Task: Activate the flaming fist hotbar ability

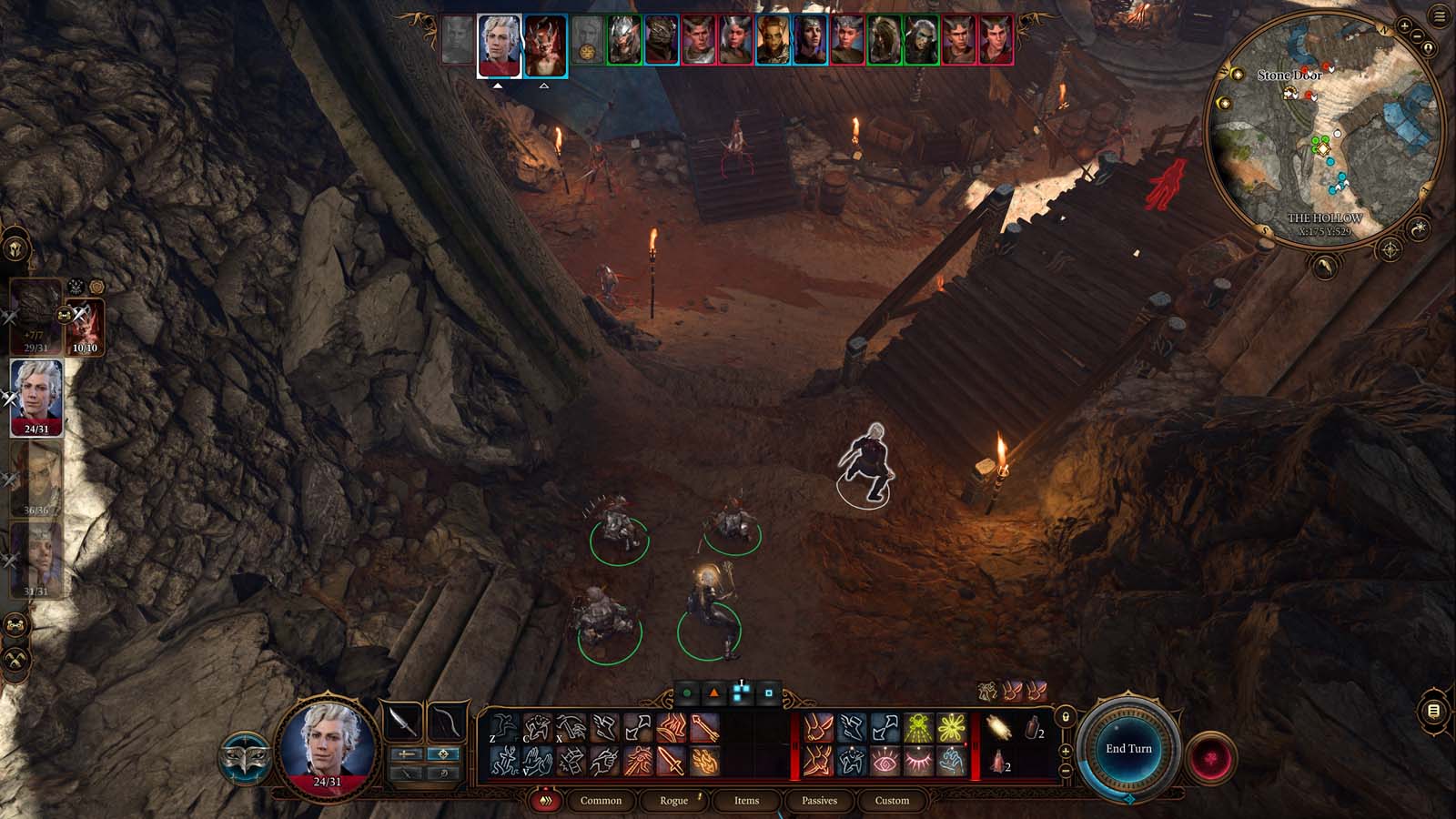Action: pos(704,761)
